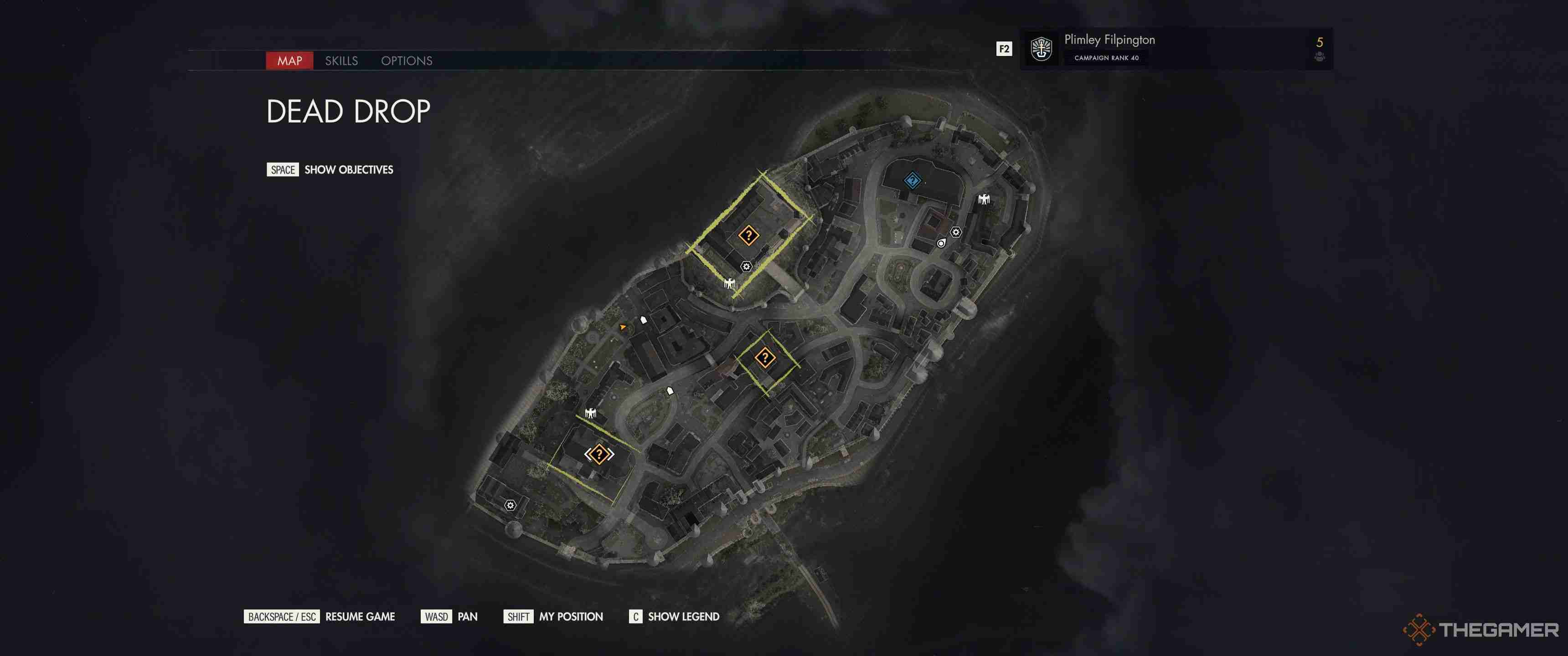Click the campaign rank insignia in Plimley Filpington's panel
Screen dimensions: 1568x656
[x=1042, y=49]
